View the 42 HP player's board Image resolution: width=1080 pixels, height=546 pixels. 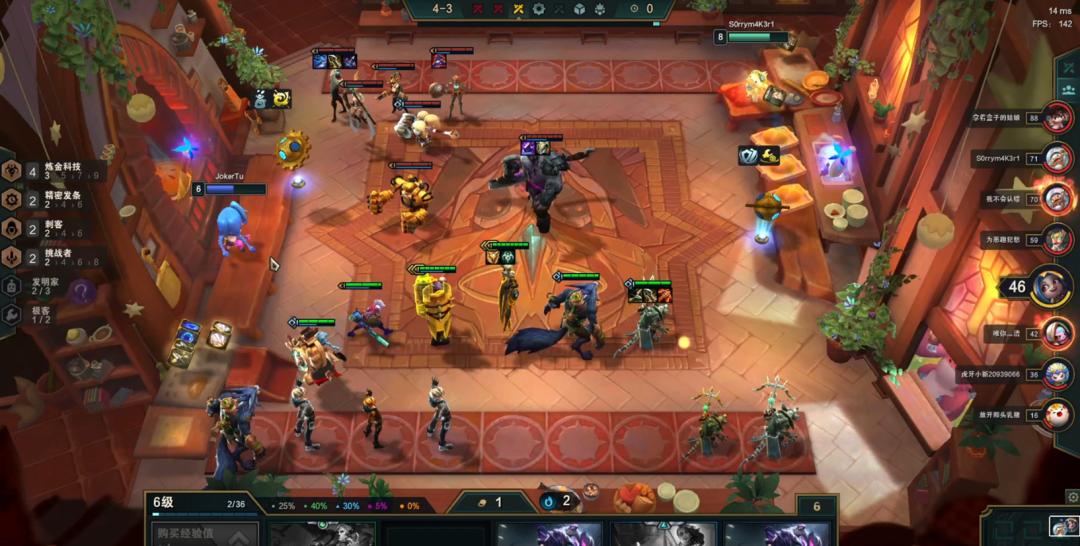click(x=1056, y=332)
